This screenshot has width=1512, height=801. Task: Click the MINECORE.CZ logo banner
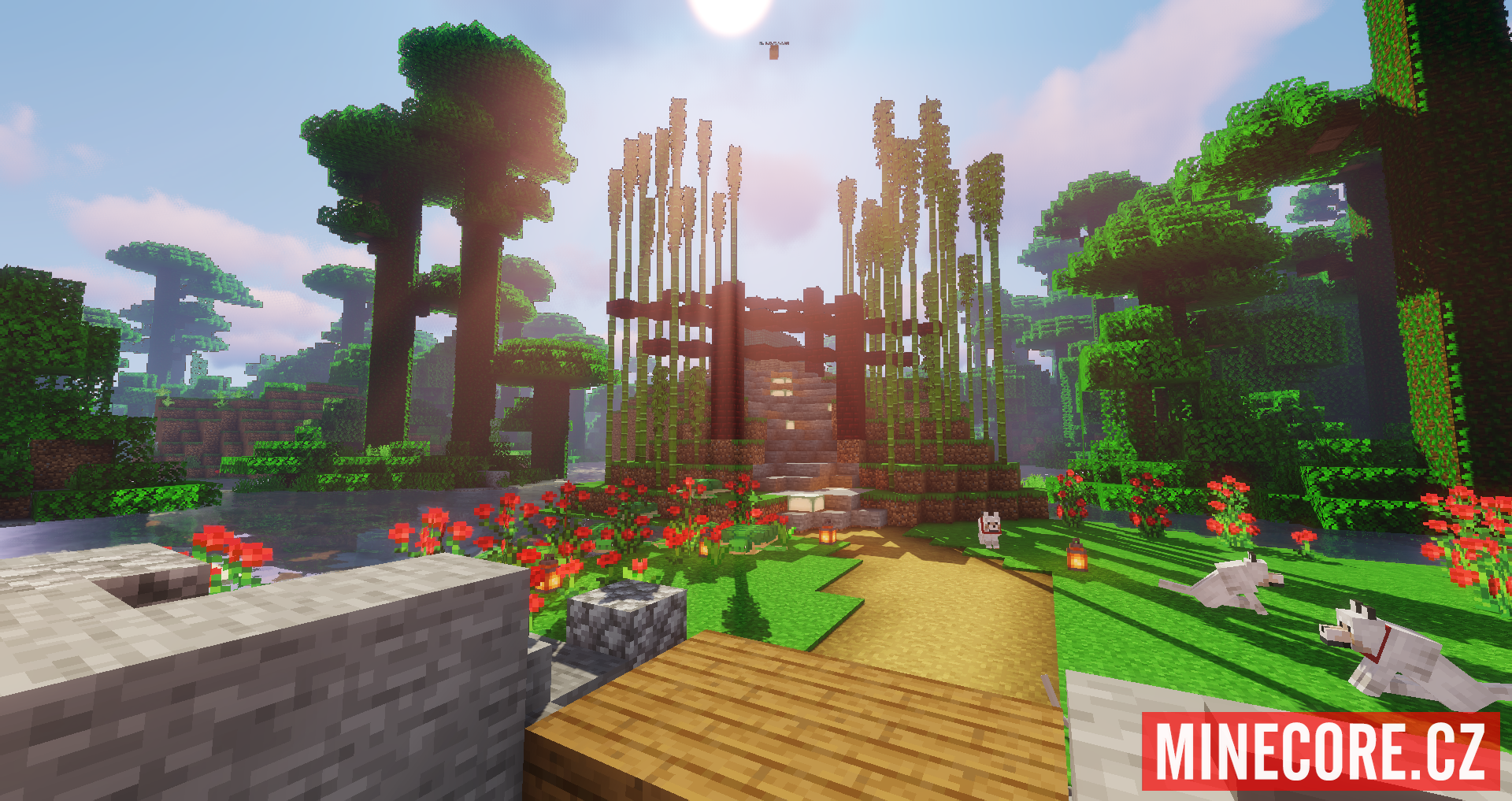tap(1320, 751)
